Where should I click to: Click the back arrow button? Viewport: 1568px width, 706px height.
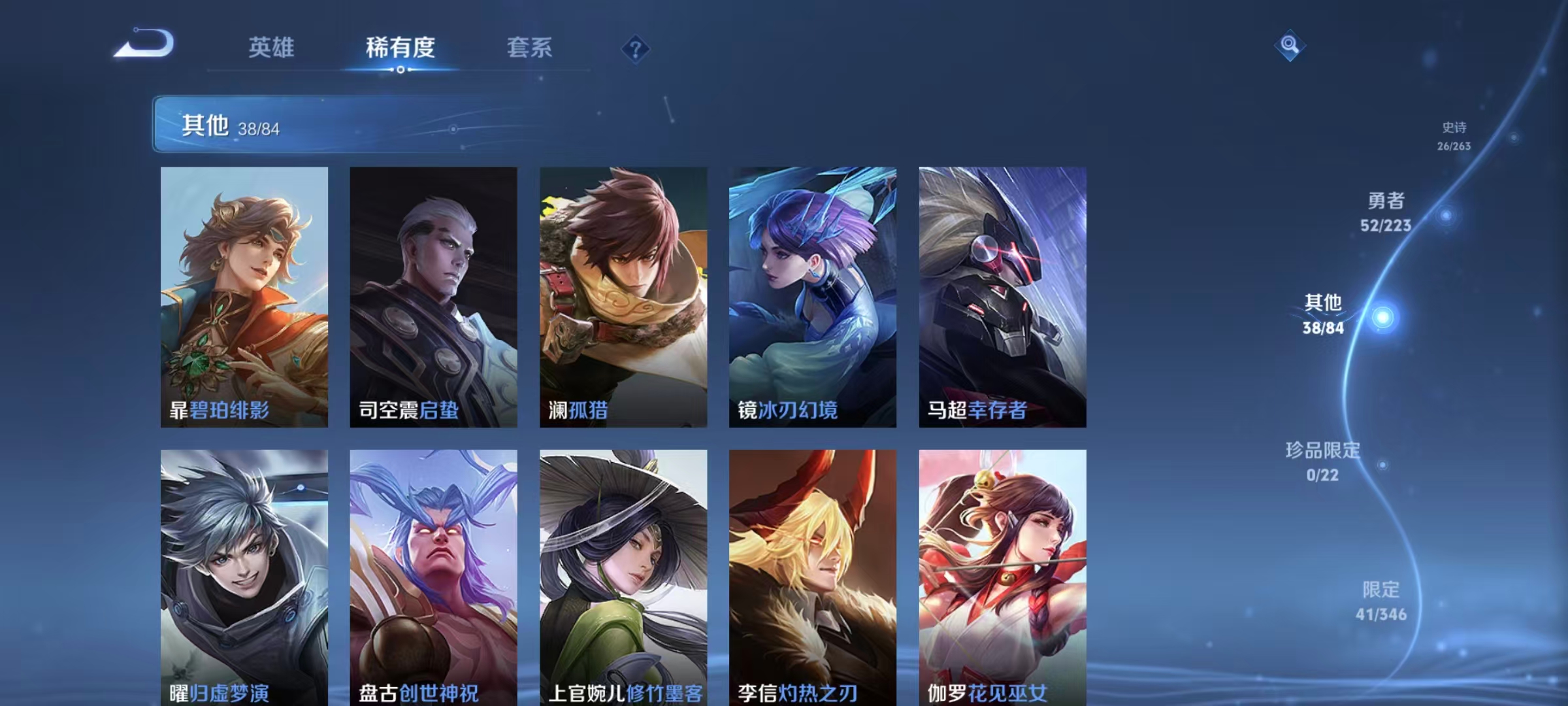[x=145, y=44]
